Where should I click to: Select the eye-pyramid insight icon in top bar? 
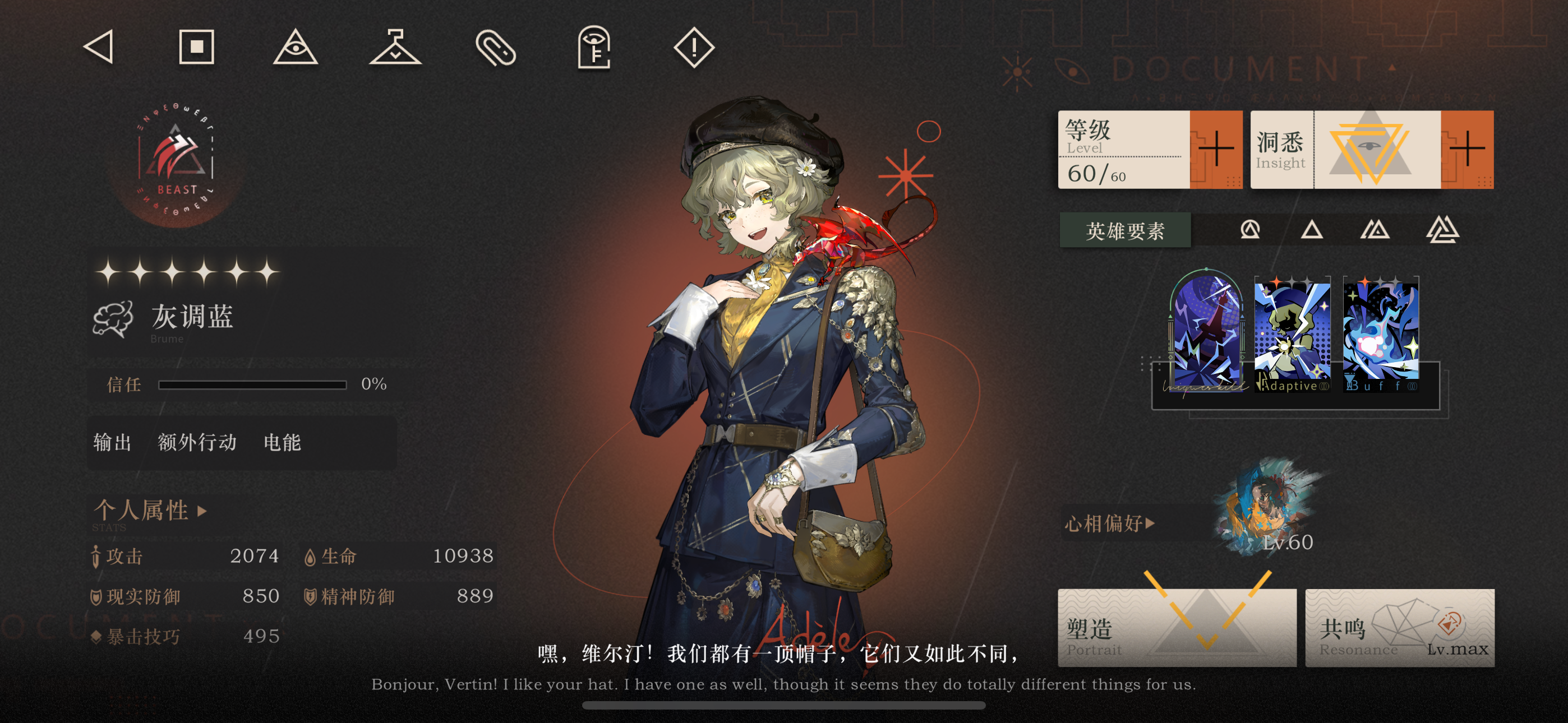(x=297, y=50)
